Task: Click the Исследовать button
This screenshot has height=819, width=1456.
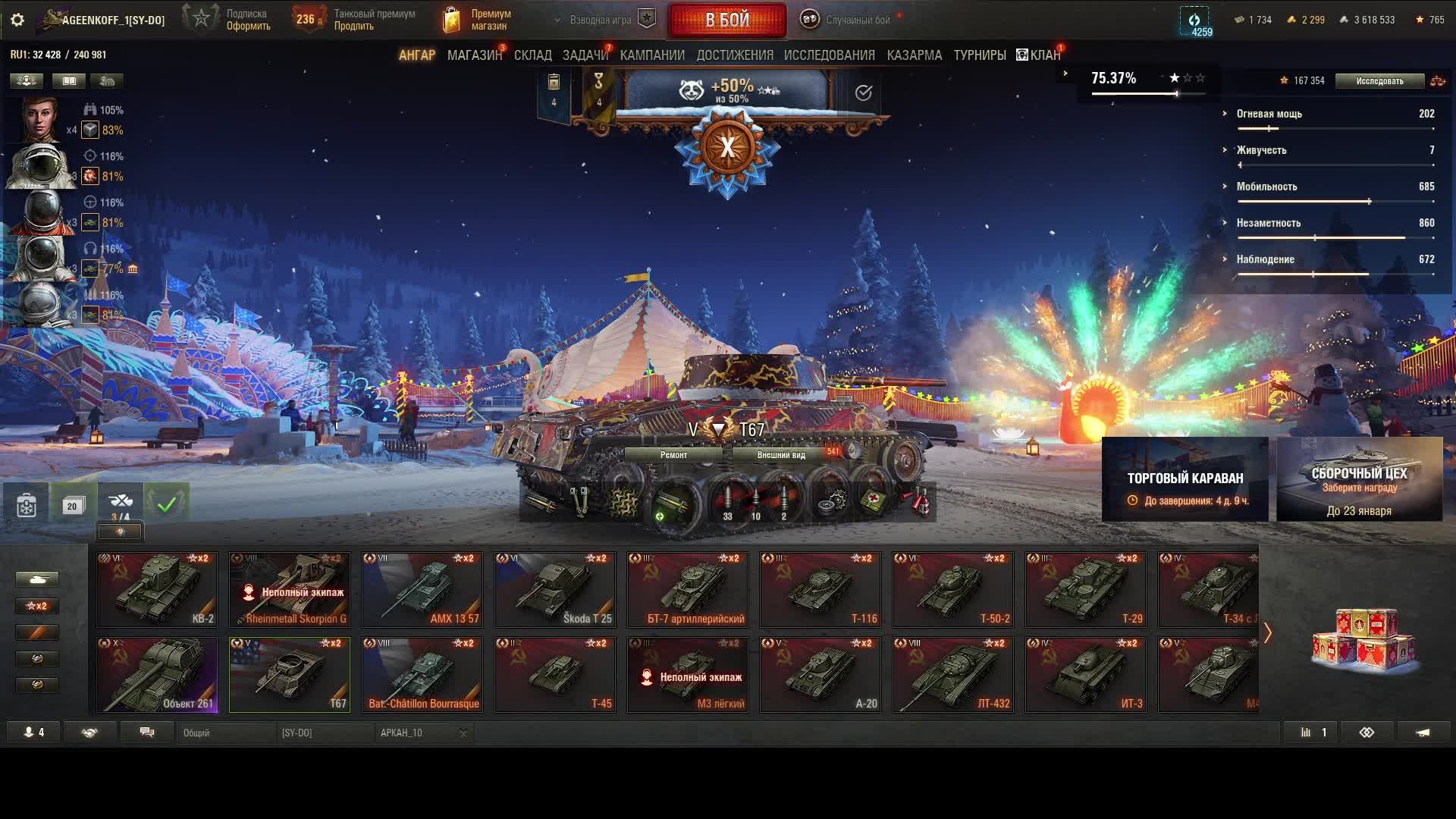Action: [1379, 81]
